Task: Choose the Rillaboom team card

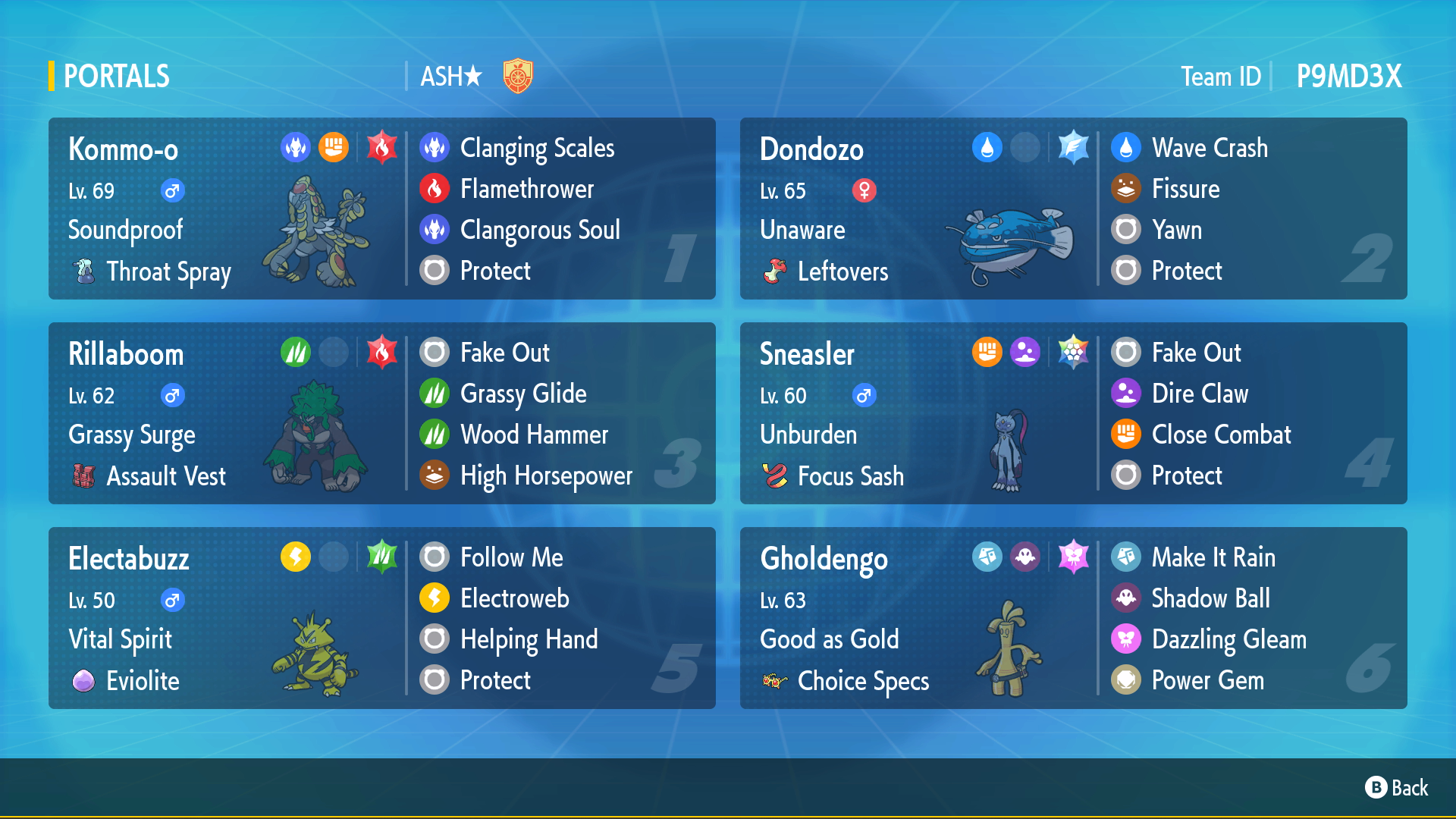Action: (x=381, y=413)
